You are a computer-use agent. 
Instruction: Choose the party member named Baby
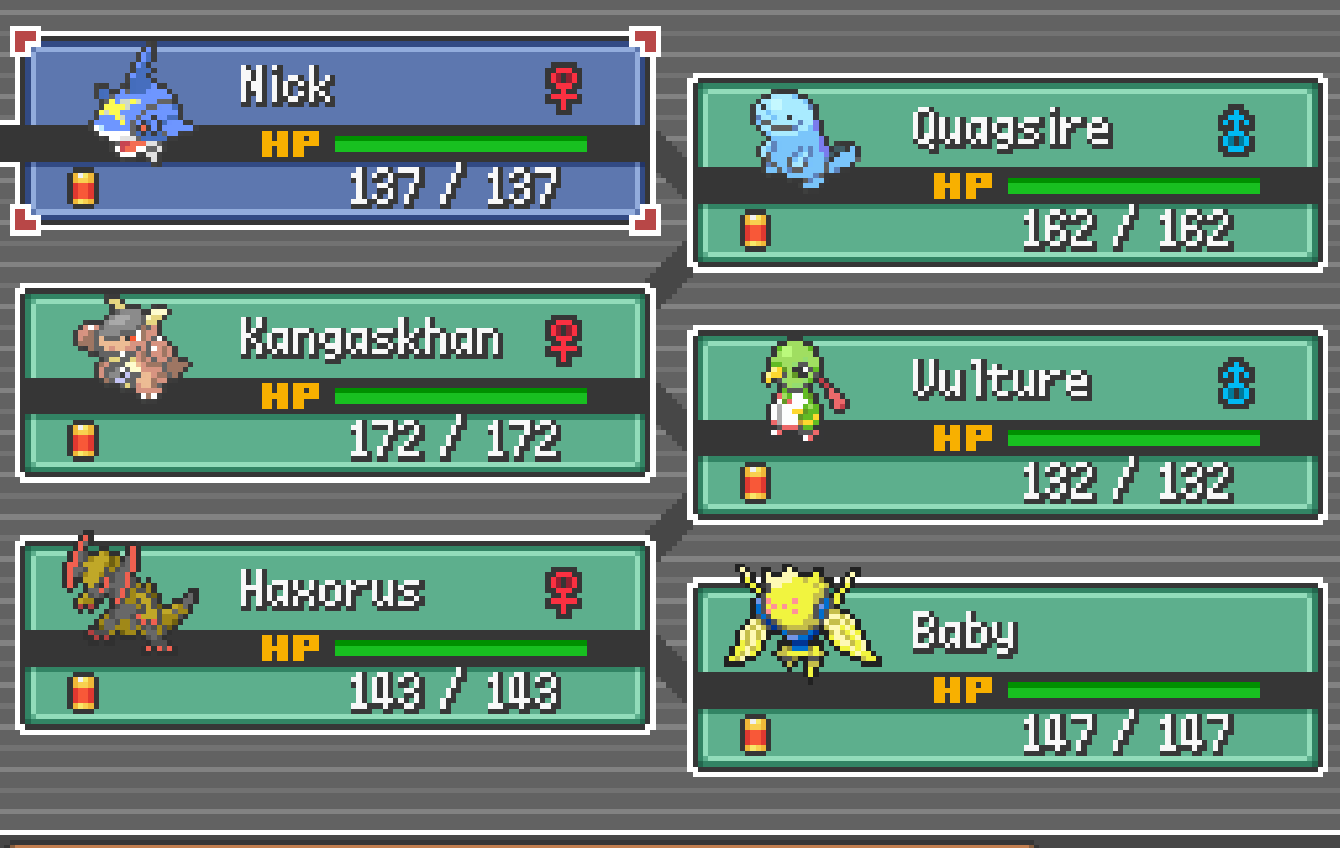point(1007,677)
